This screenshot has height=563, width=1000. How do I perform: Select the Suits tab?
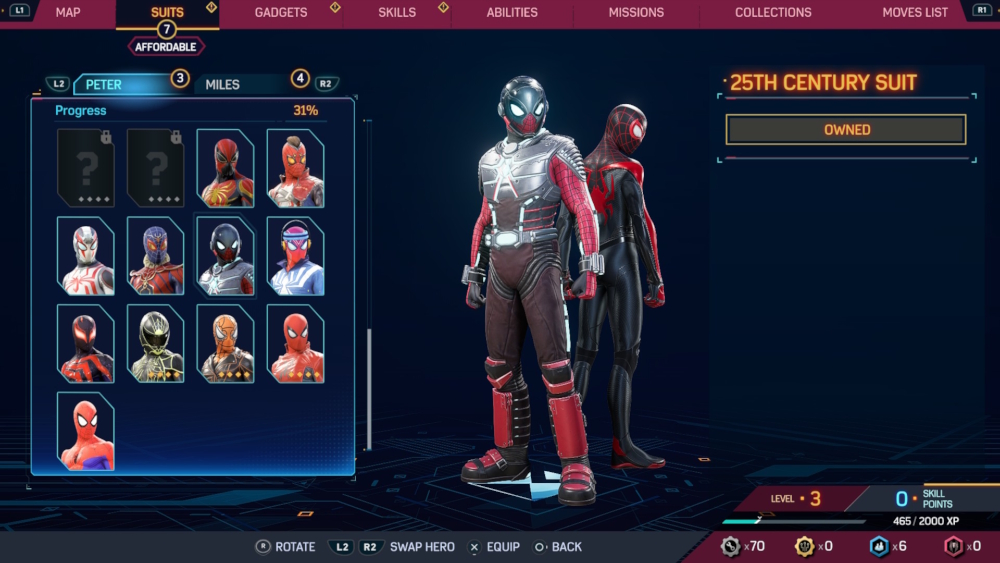(167, 12)
